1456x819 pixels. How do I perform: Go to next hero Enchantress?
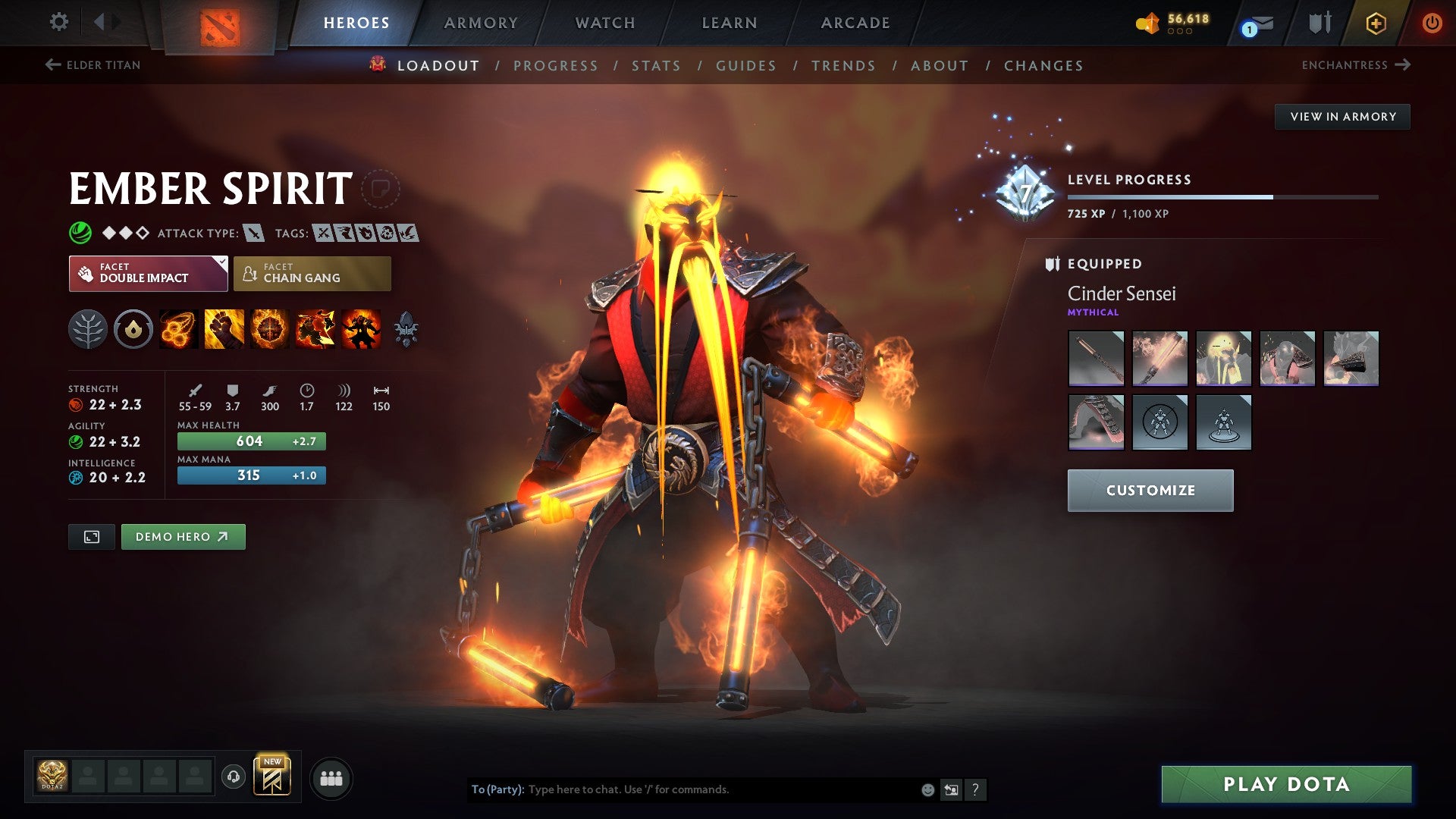tap(1356, 65)
